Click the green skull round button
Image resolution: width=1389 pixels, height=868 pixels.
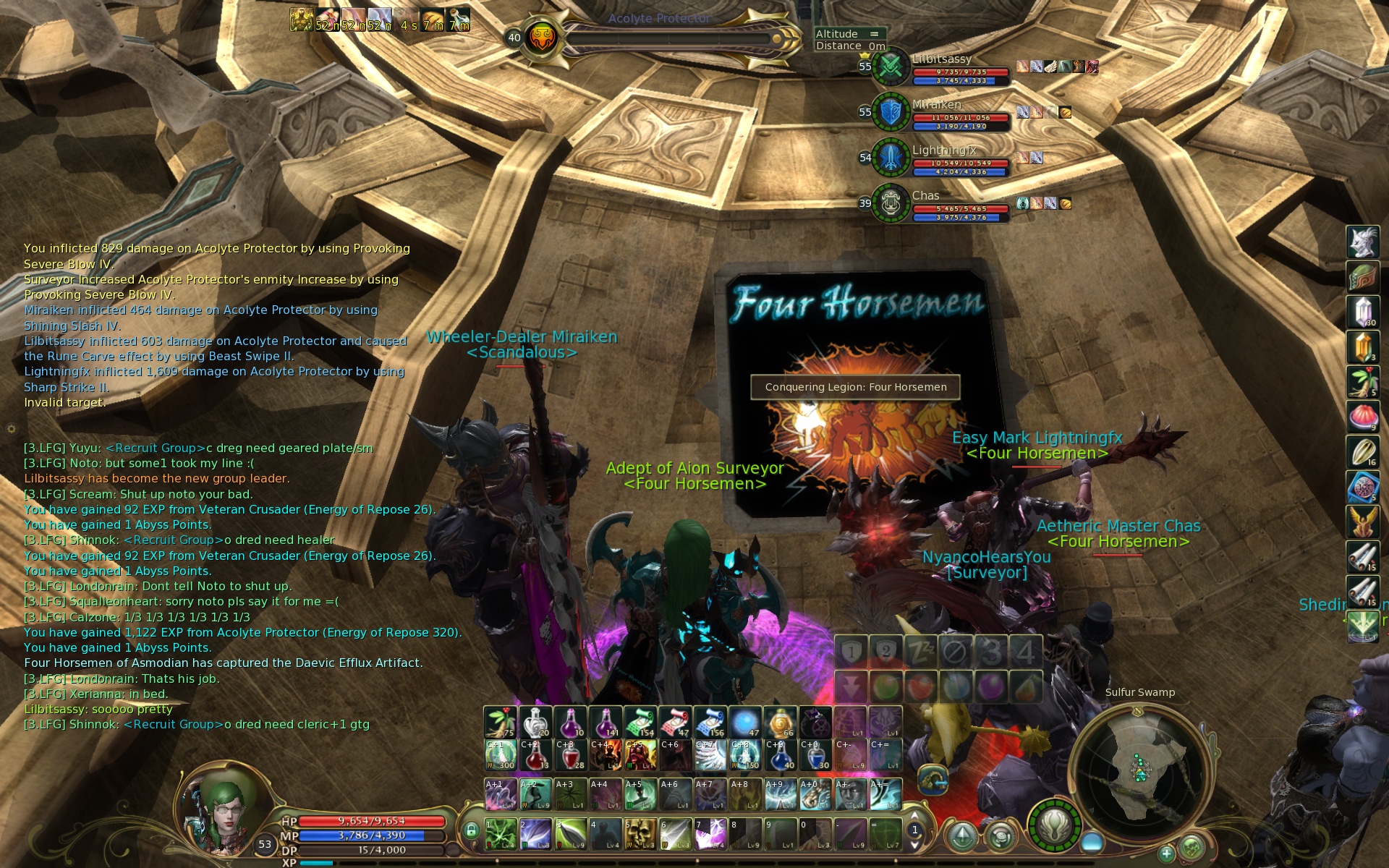pos(1192,847)
